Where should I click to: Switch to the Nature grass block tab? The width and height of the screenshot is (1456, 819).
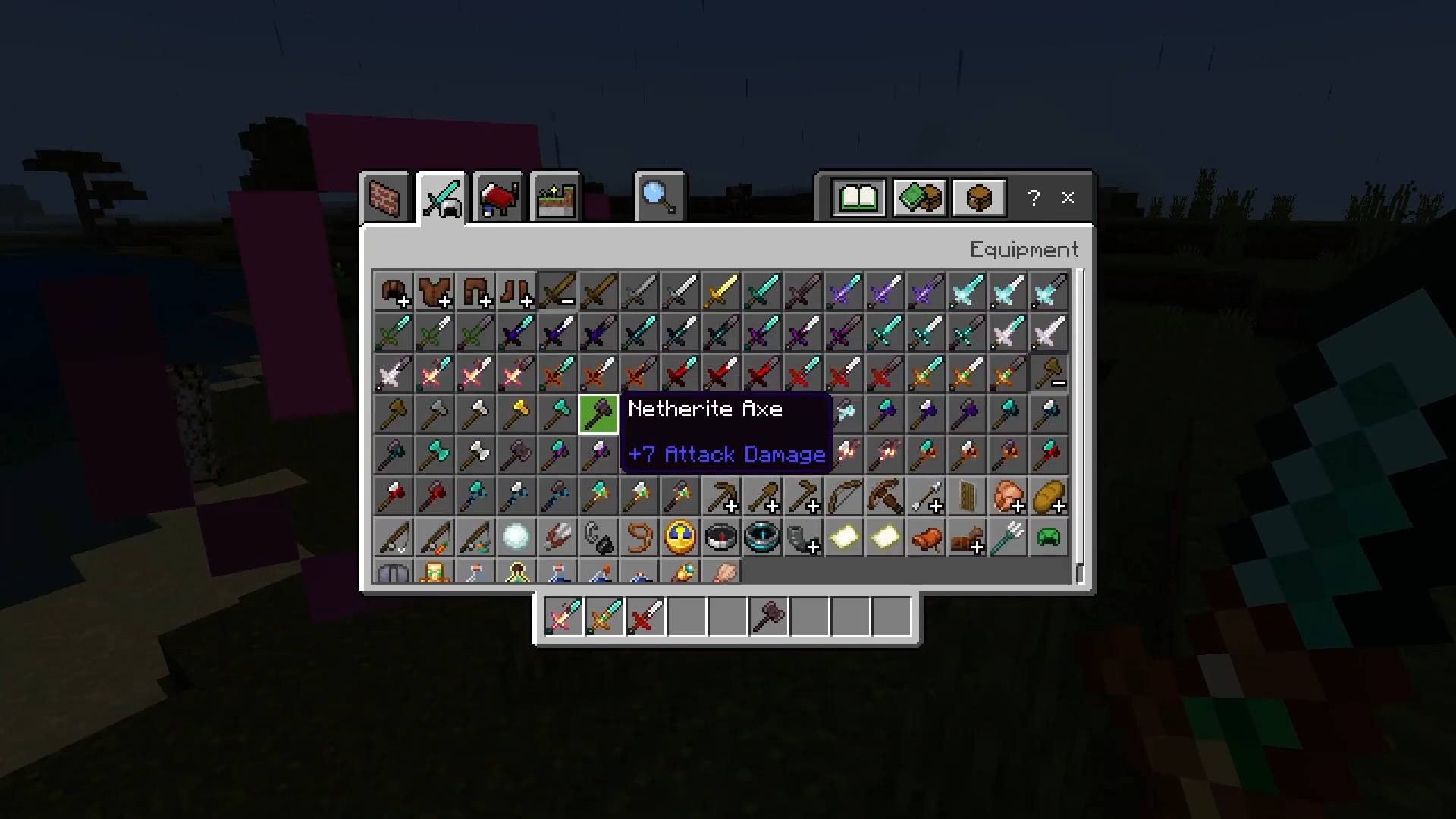pos(556,197)
